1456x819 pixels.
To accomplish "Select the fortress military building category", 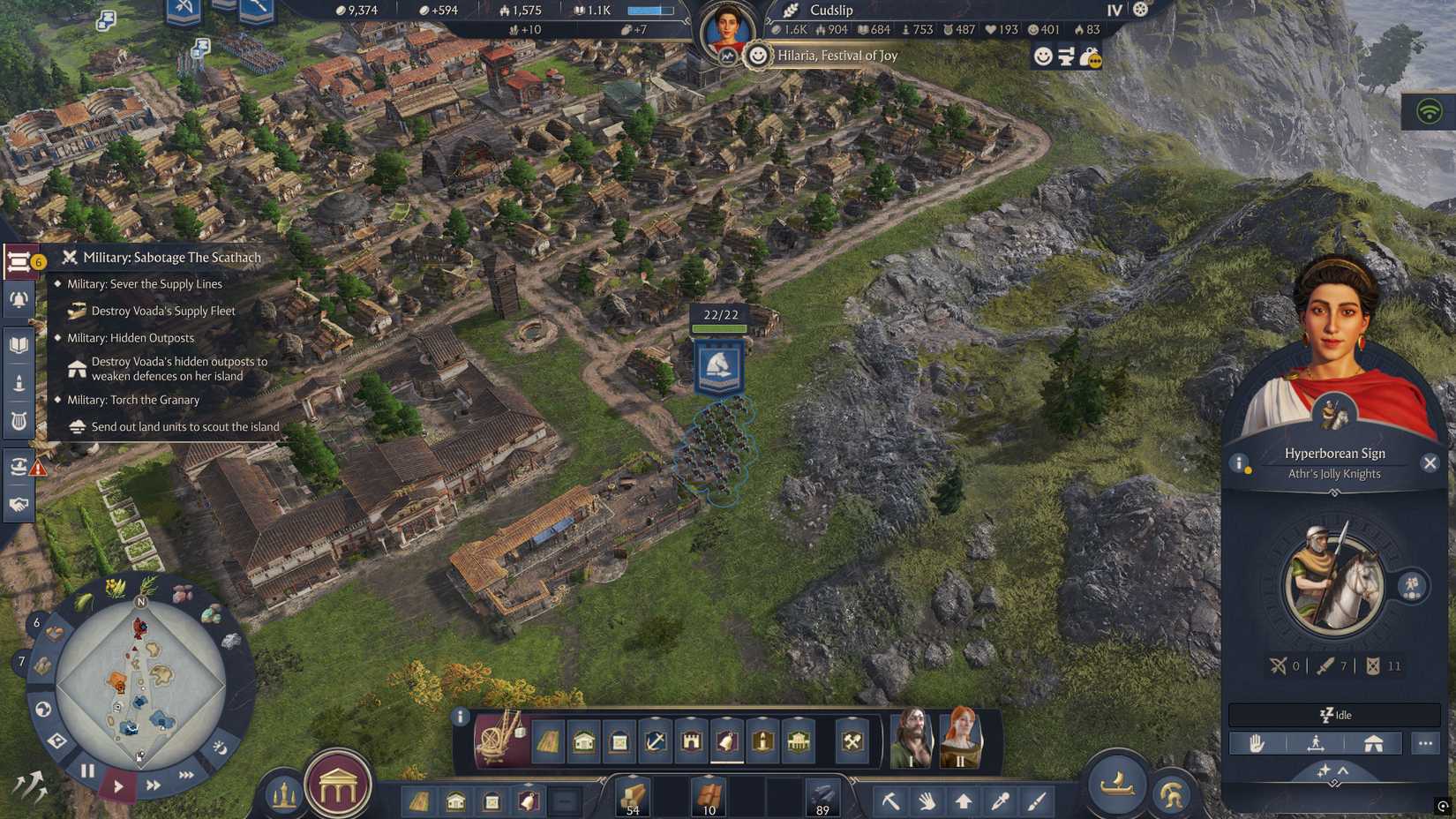I will coord(692,743).
